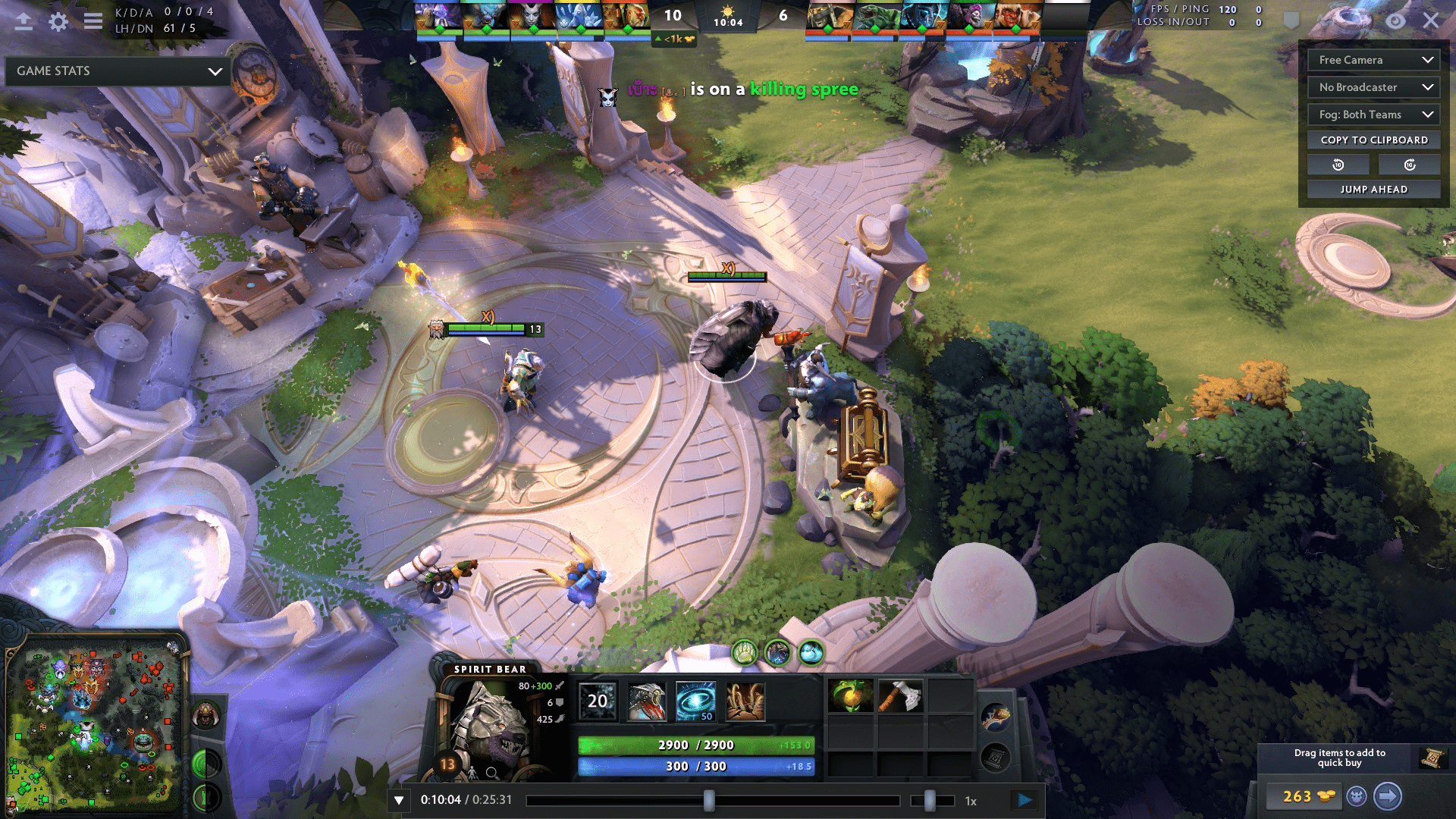This screenshot has height=819, width=1456.
Task: Open the settings gear menu
Action: click(58, 21)
